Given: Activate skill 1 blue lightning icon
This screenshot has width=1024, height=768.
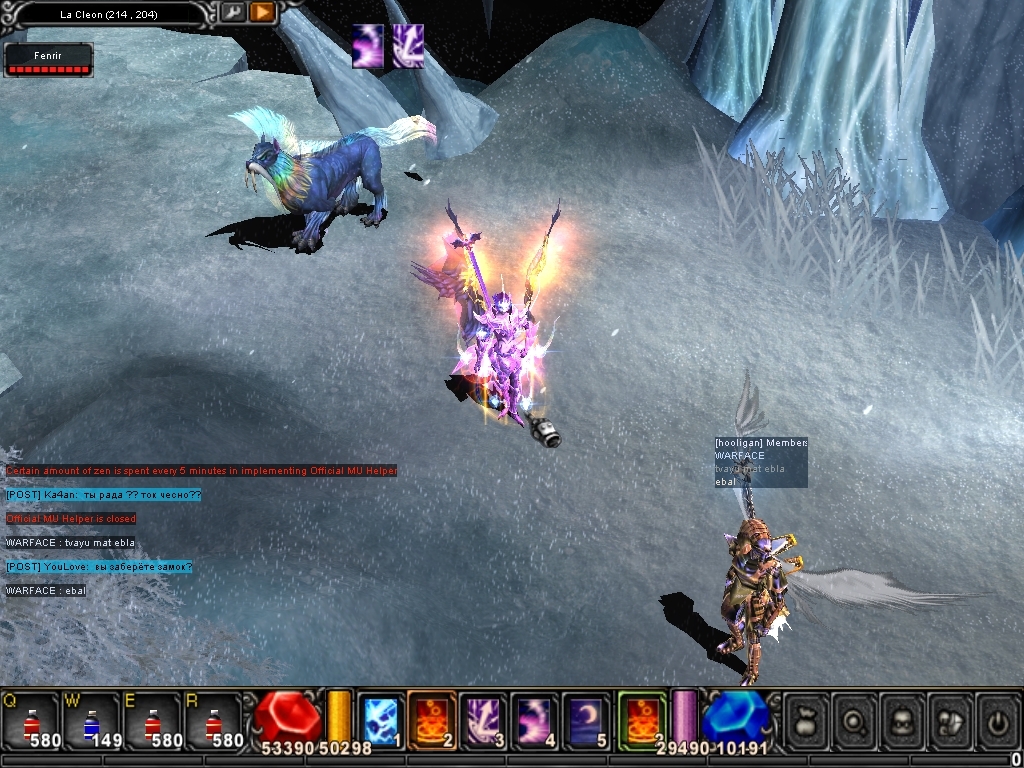Looking at the screenshot, I should [x=381, y=720].
